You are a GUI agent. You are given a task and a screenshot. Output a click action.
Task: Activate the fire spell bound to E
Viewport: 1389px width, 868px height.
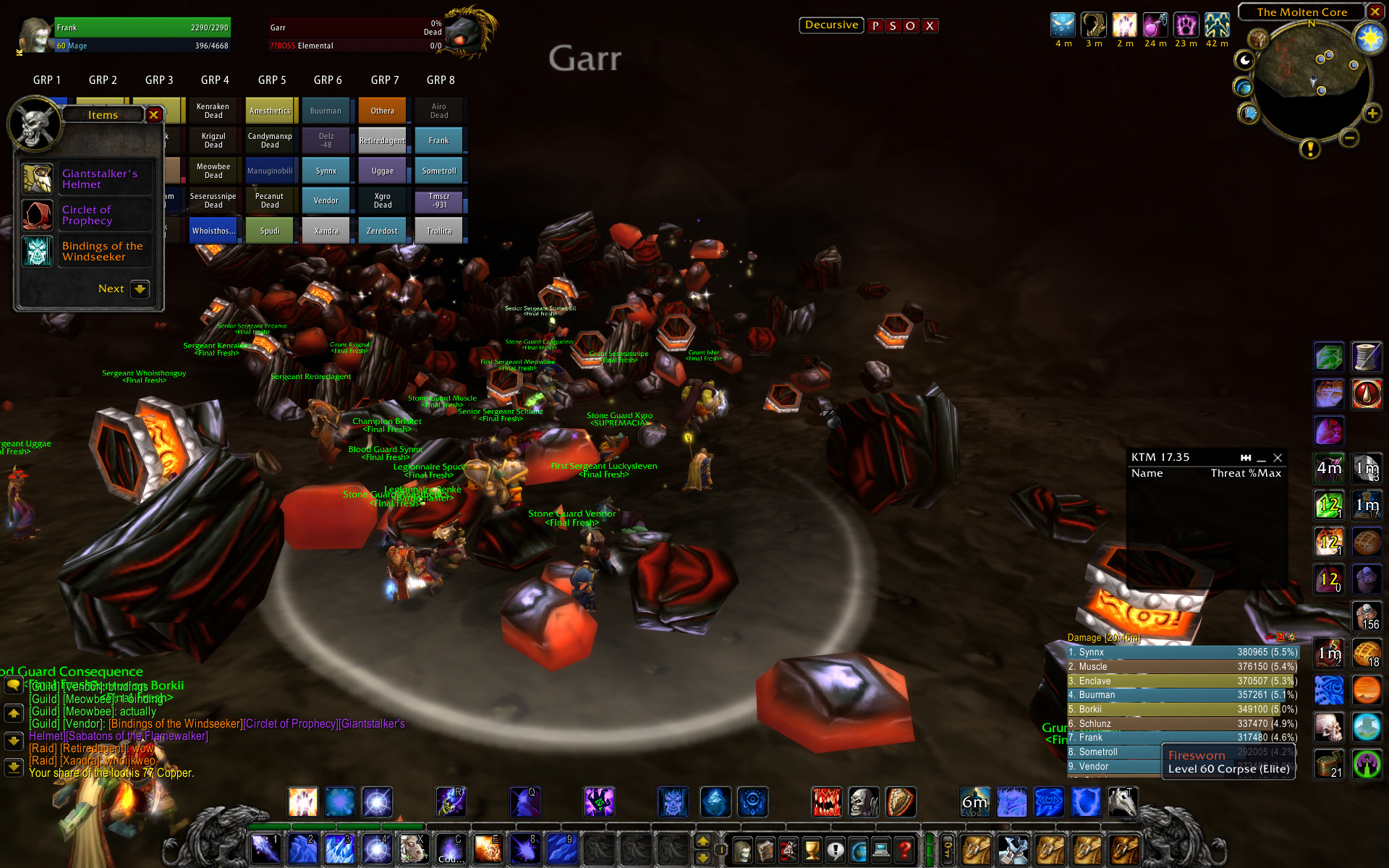(x=487, y=849)
